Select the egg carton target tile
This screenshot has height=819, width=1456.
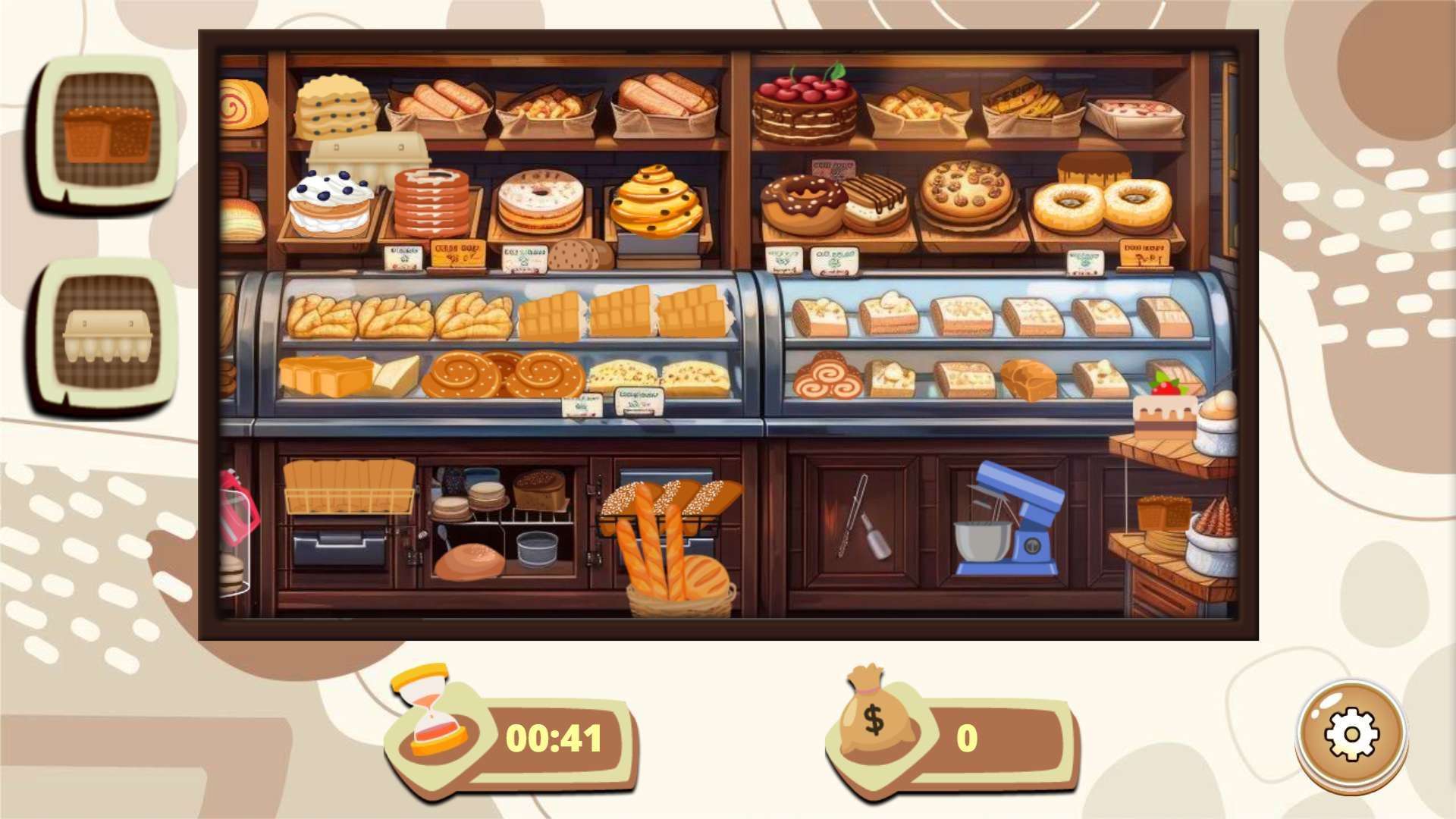pos(107,334)
